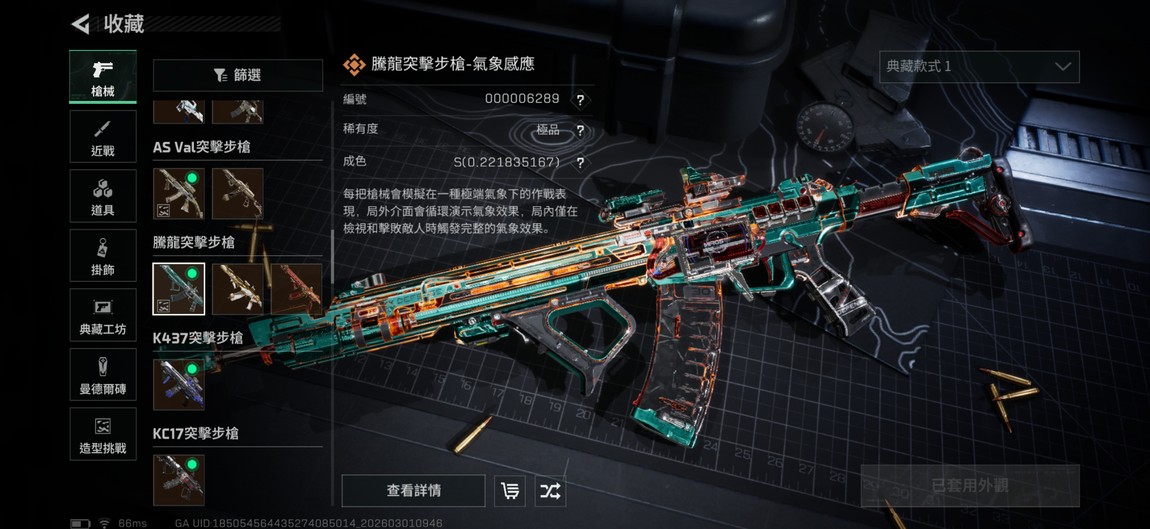Open the 曼德爾磚 tab
The height and width of the screenshot is (529, 1150).
click(x=103, y=375)
